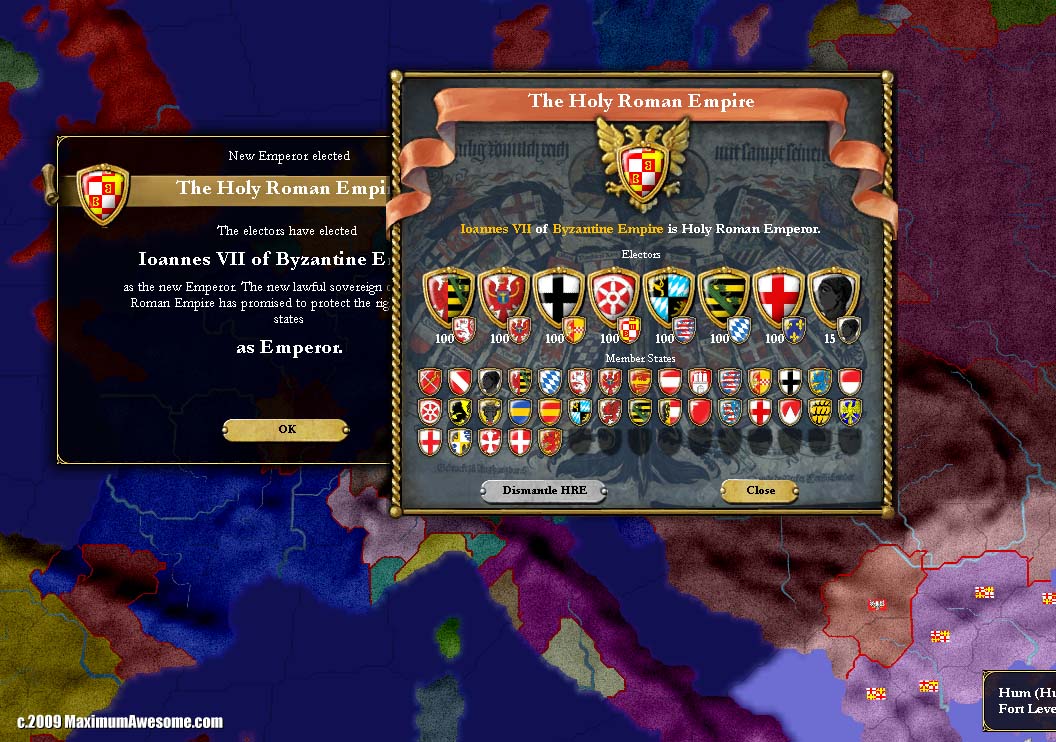Select the red eagle elector shield
Image resolution: width=1056 pixels, height=742 pixels.
(x=503, y=297)
